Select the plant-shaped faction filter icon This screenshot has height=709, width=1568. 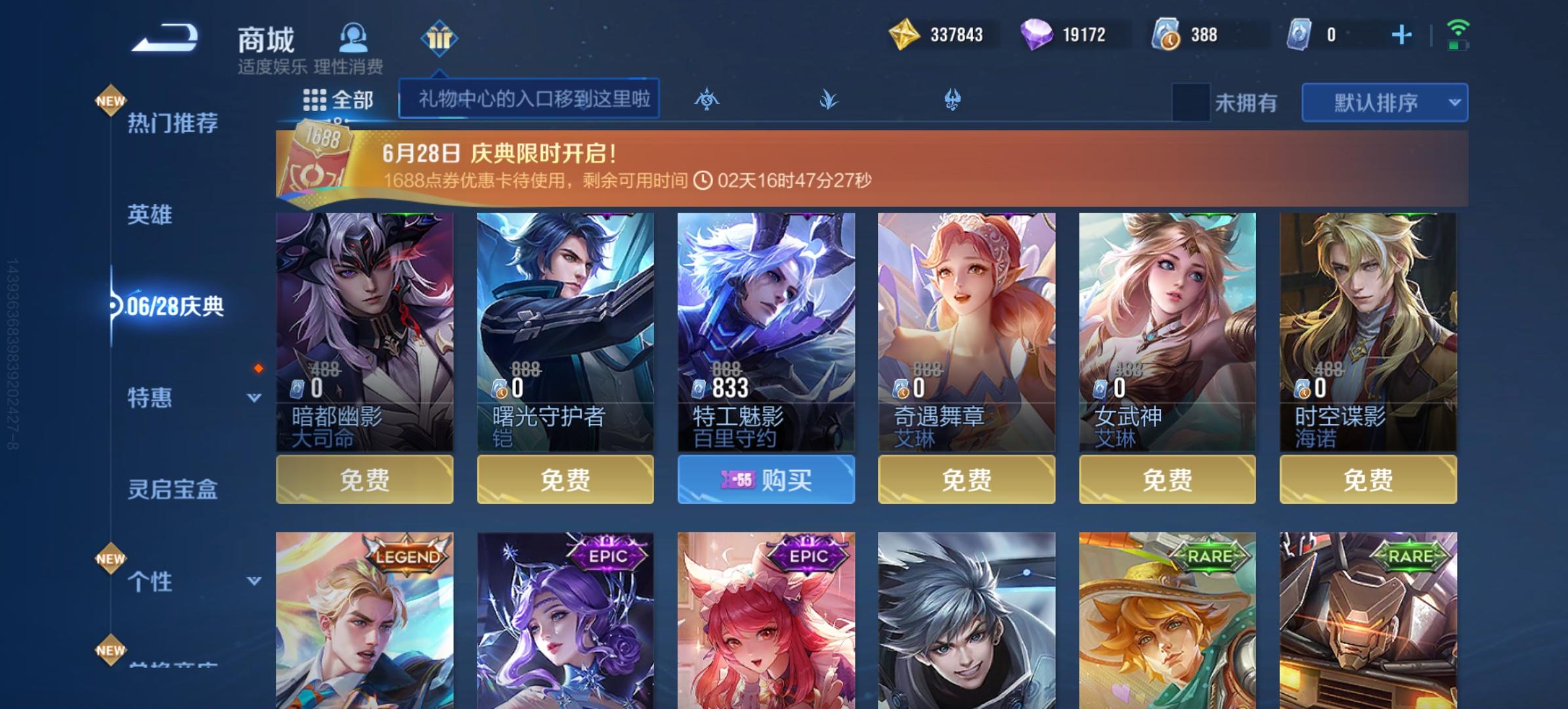tap(829, 100)
